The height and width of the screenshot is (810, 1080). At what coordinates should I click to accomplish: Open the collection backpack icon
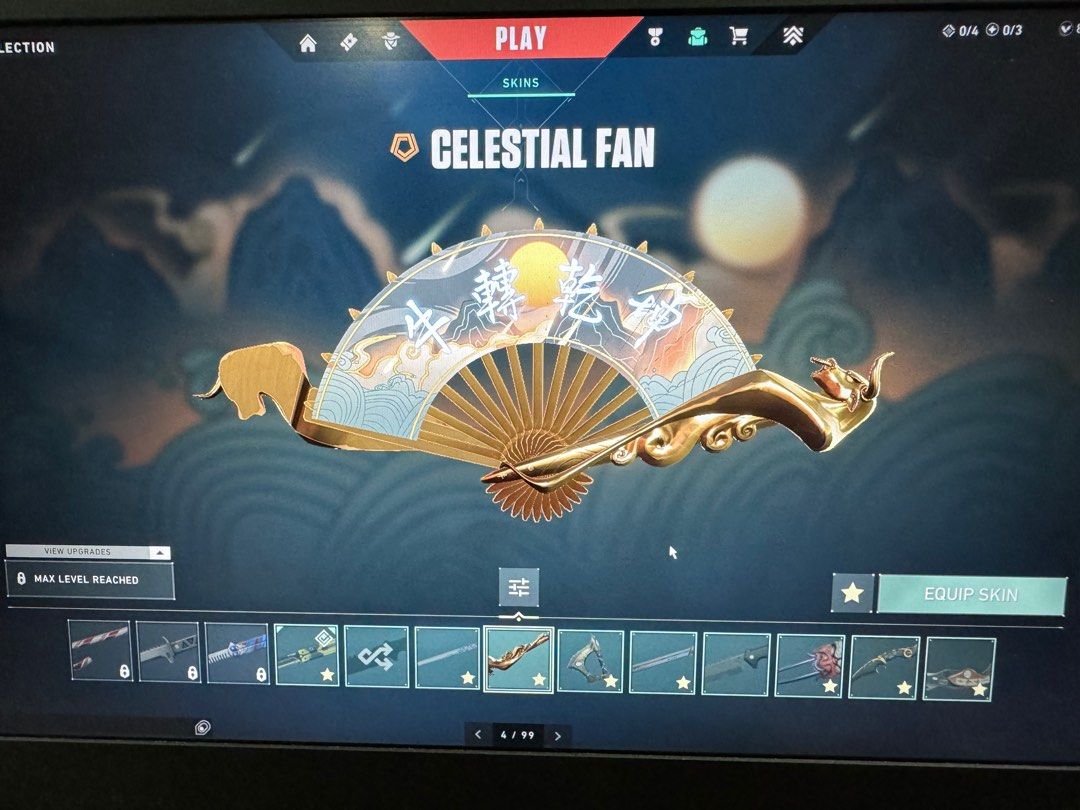(x=697, y=38)
